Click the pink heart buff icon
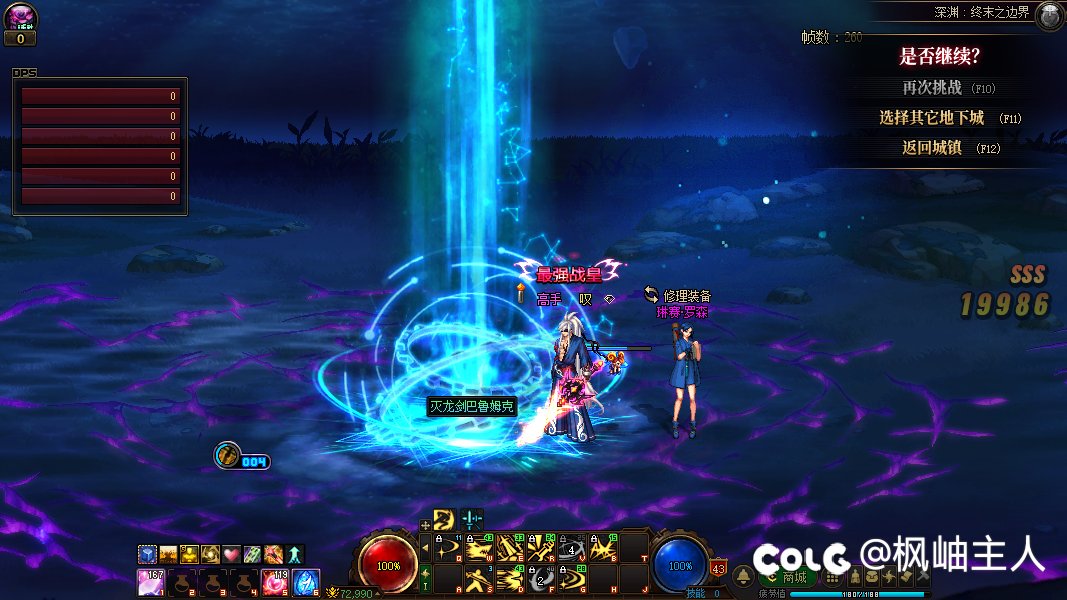 coord(232,554)
